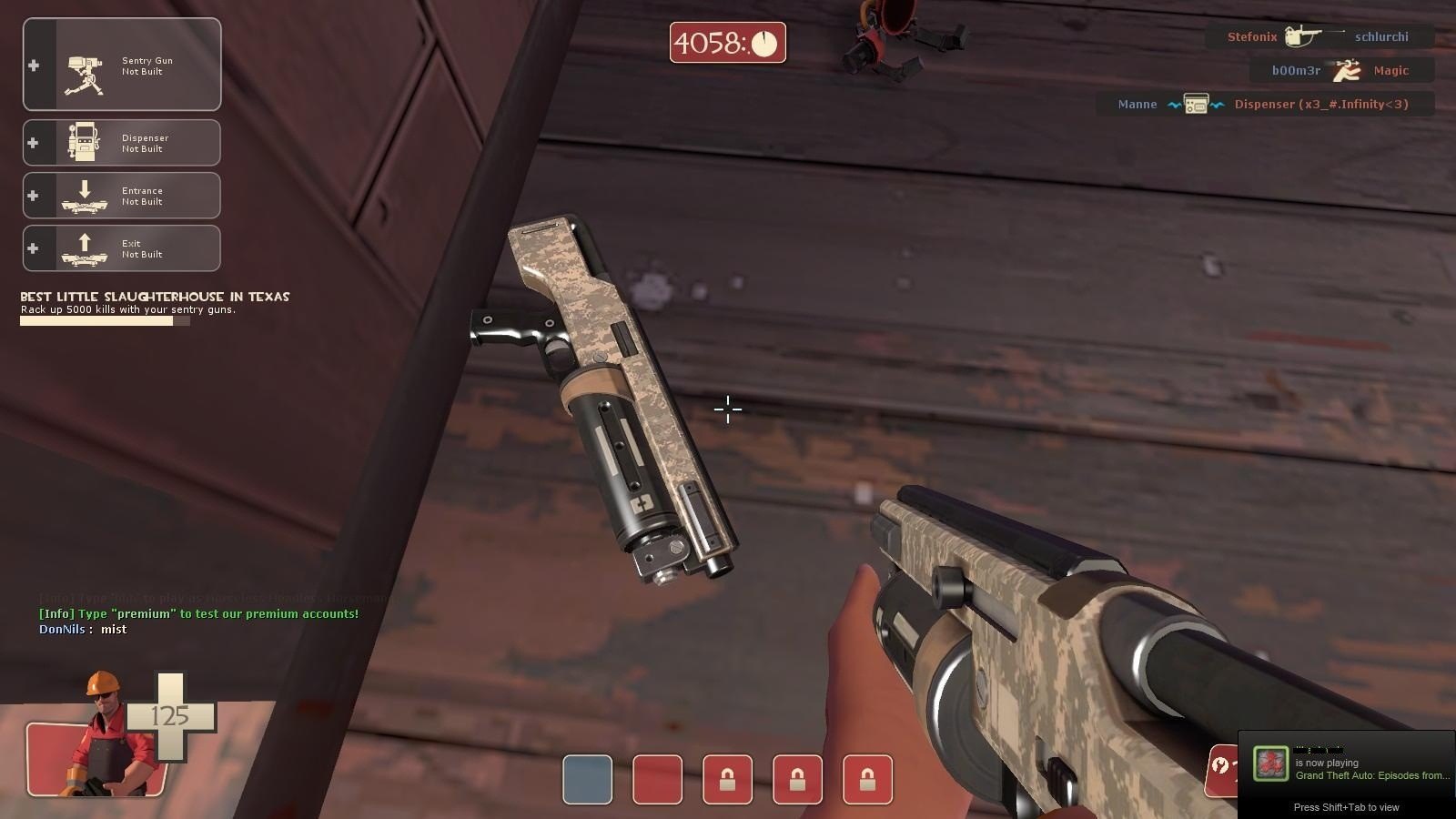Click the blue control point icon

pos(588,780)
